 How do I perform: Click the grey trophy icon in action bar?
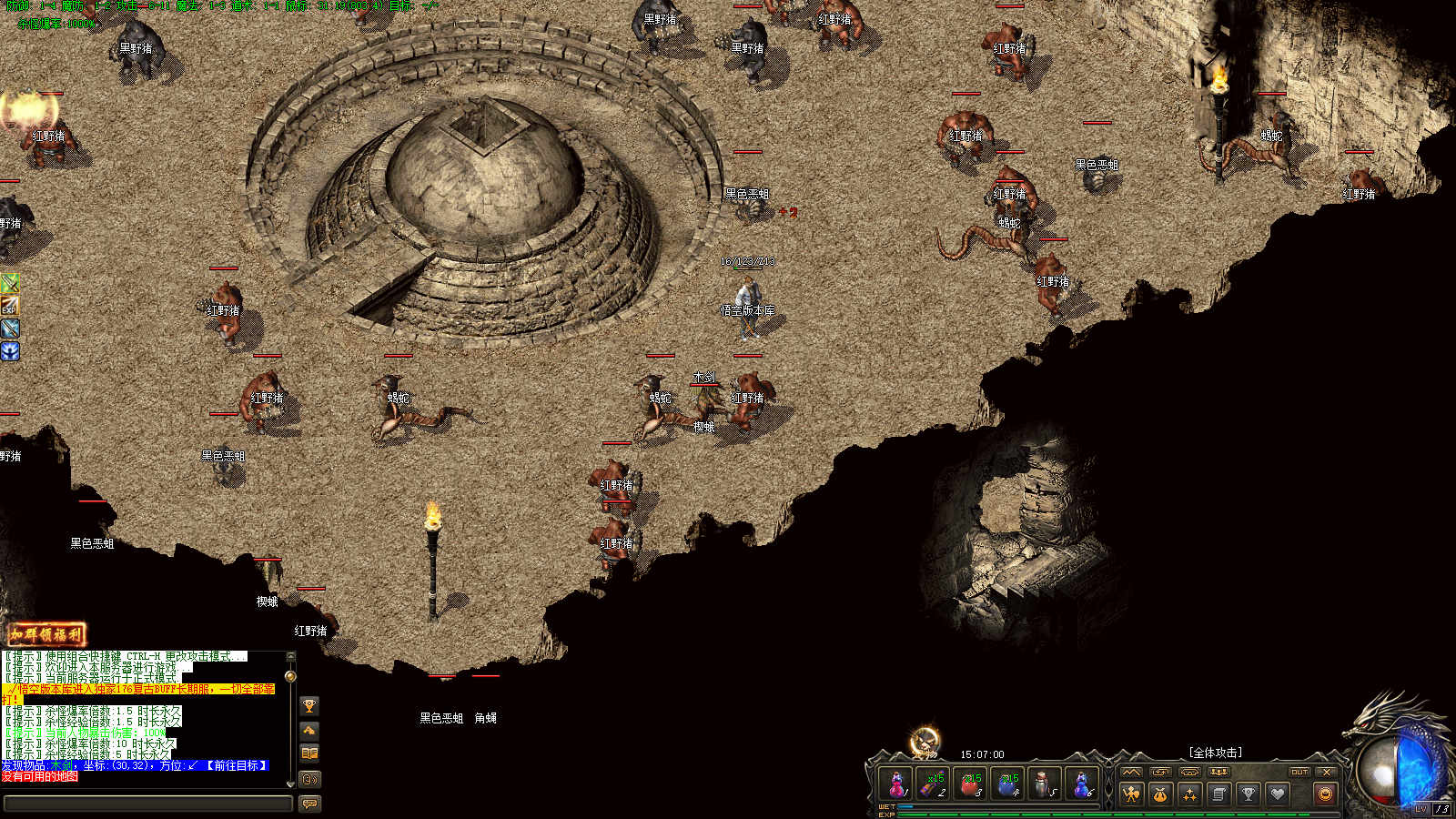pos(1249,794)
